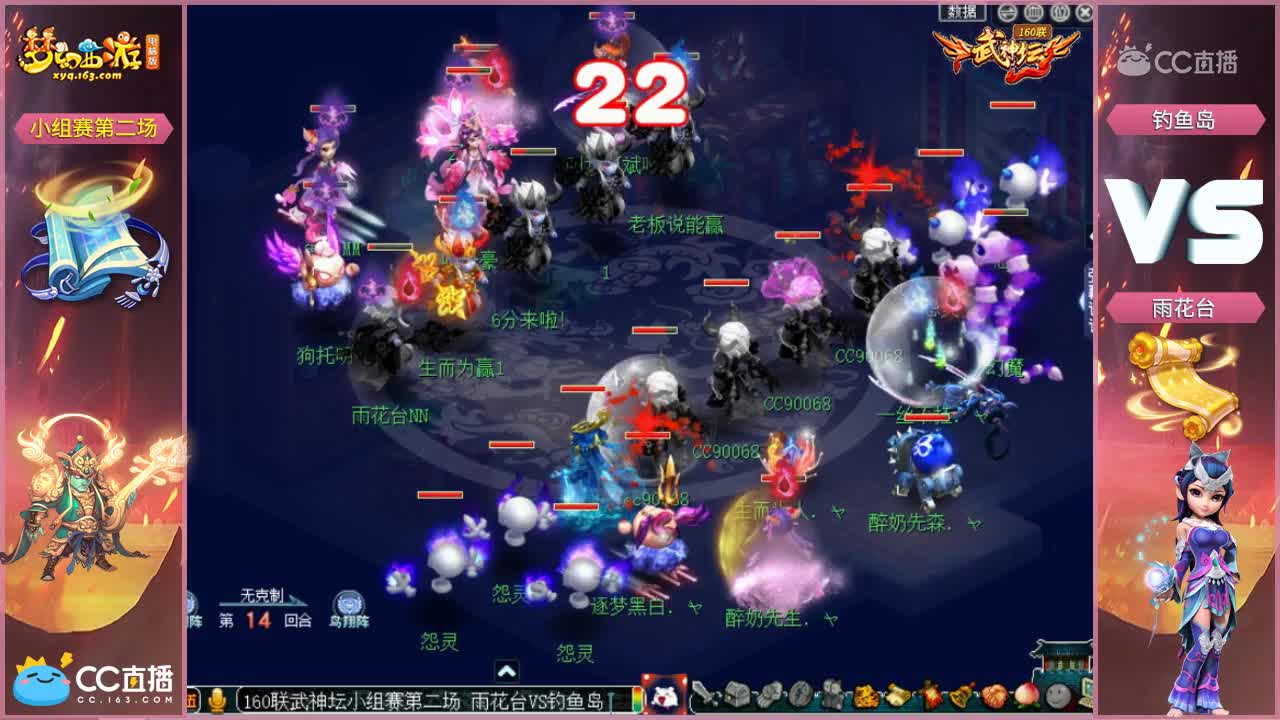Screen dimensions: 1280x720
Task: Toggle the 160联 league badge
Action: [x=1032, y=32]
